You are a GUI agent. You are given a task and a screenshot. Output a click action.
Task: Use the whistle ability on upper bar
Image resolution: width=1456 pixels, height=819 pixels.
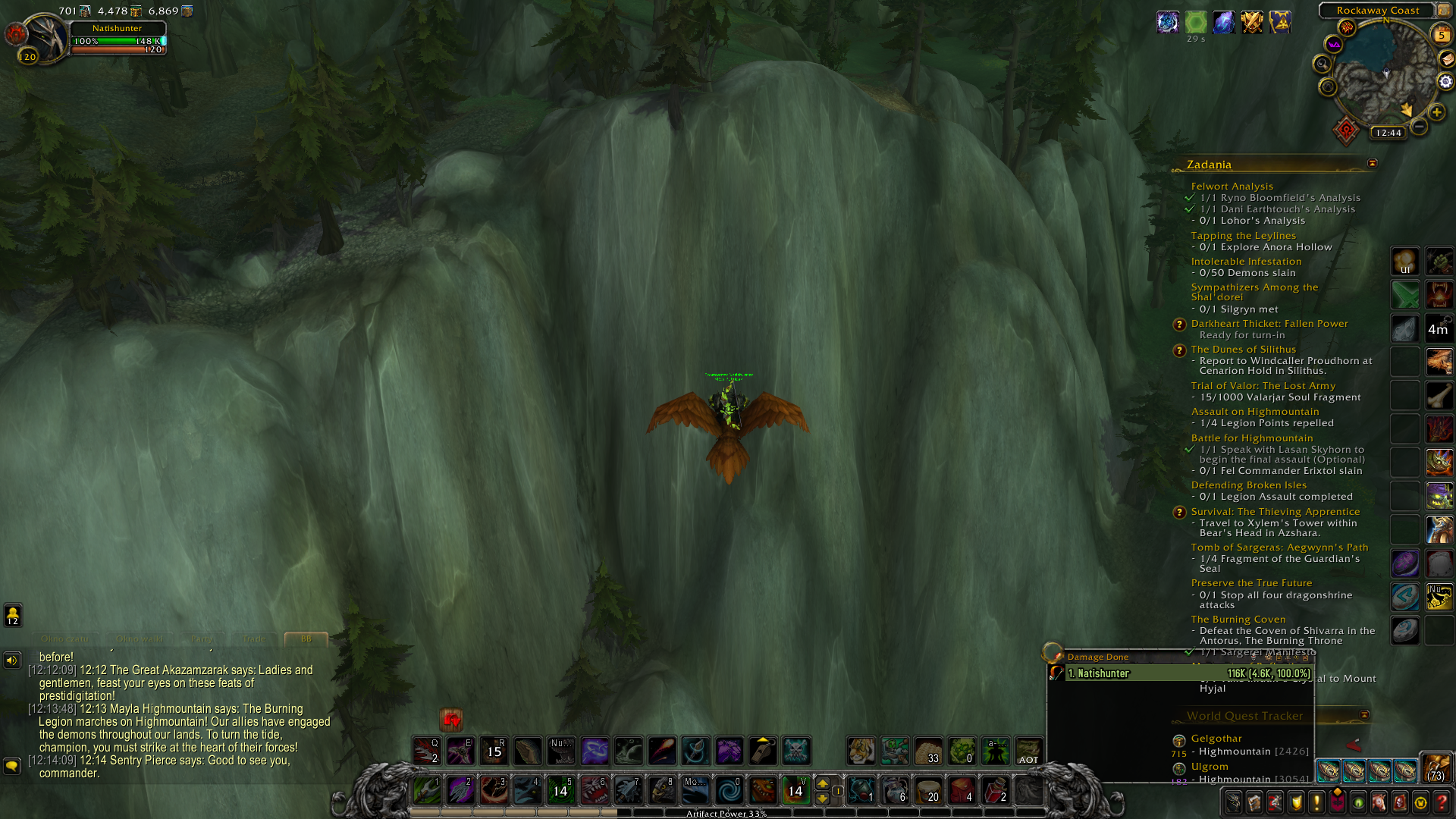click(763, 751)
